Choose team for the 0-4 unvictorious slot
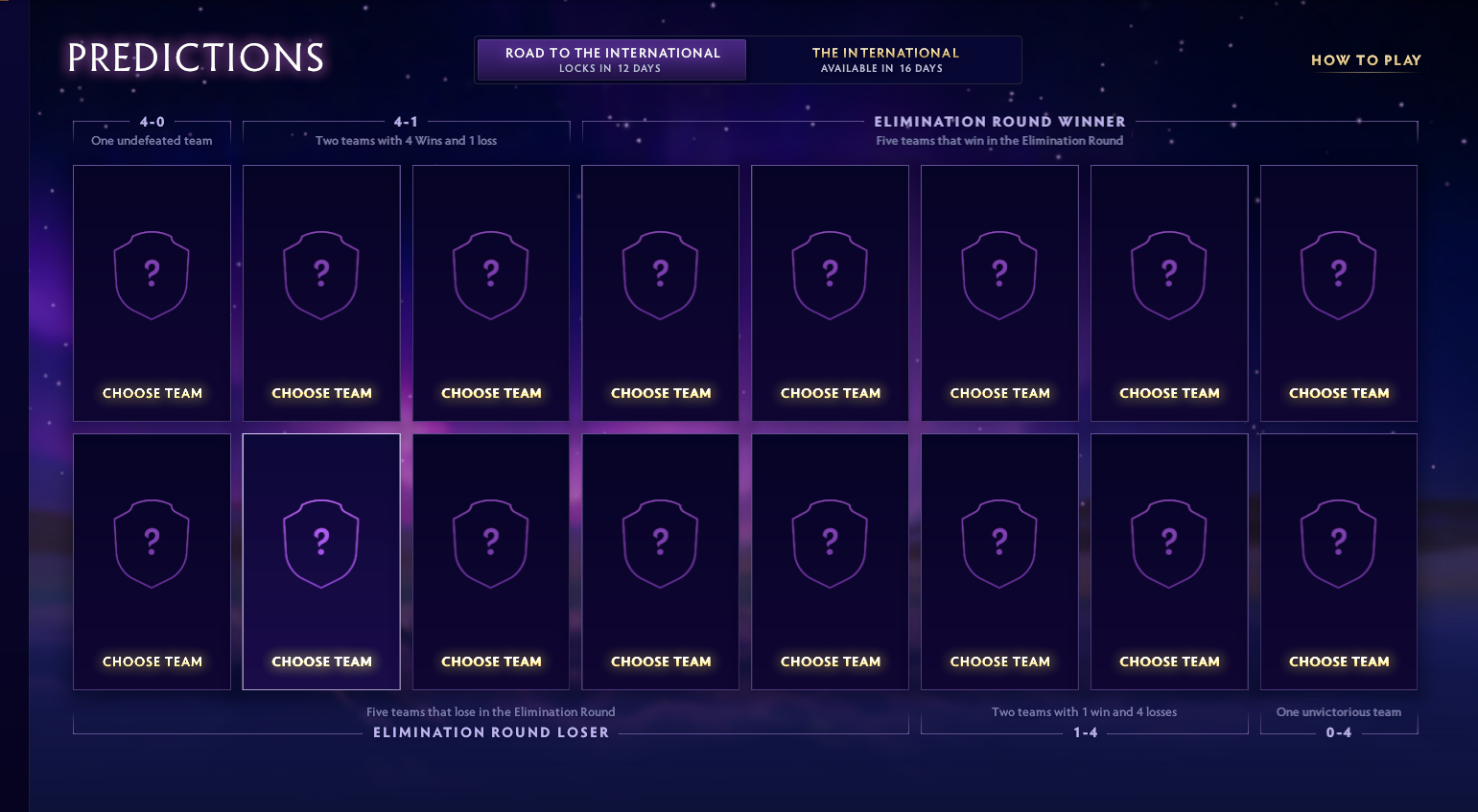The image size is (1478, 812). click(1338, 562)
